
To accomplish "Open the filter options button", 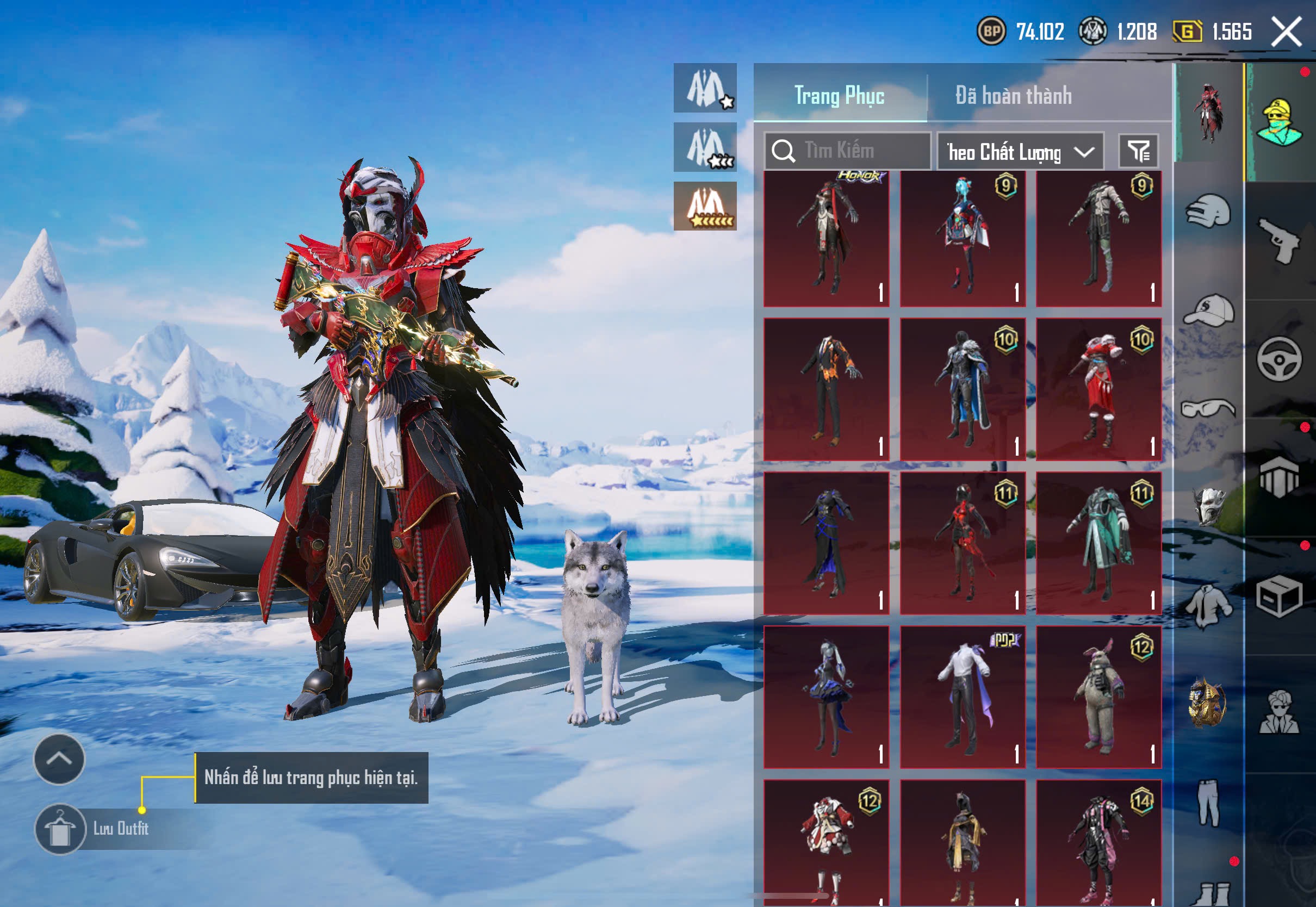I will pyautogui.click(x=1138, y=151).
